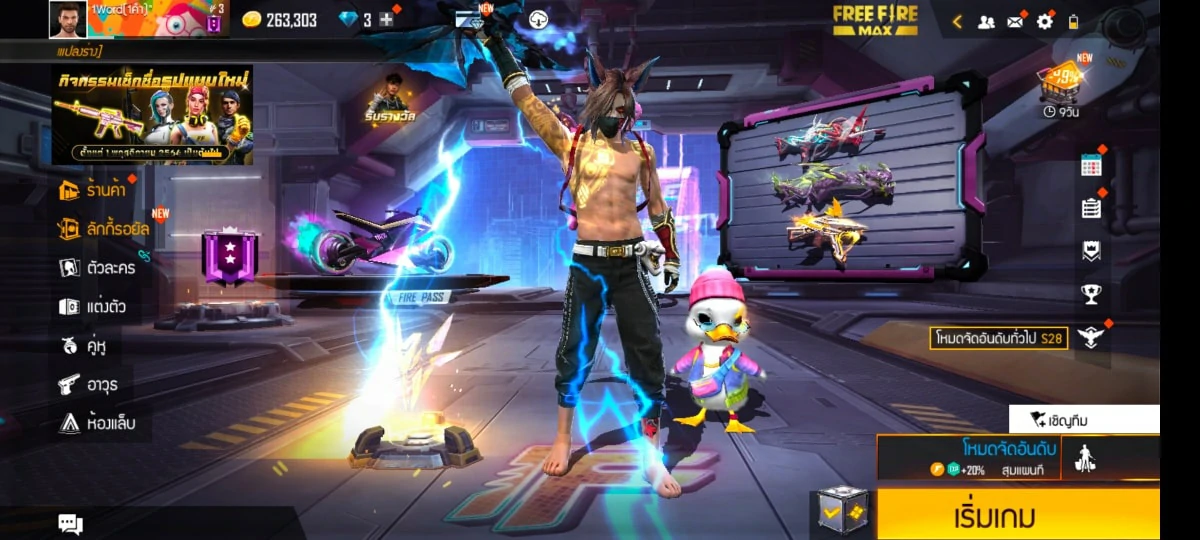Open the missions clipboard icon
Image resolution: width=1200 pixels, height=540 pixels.
(1091, 208)
